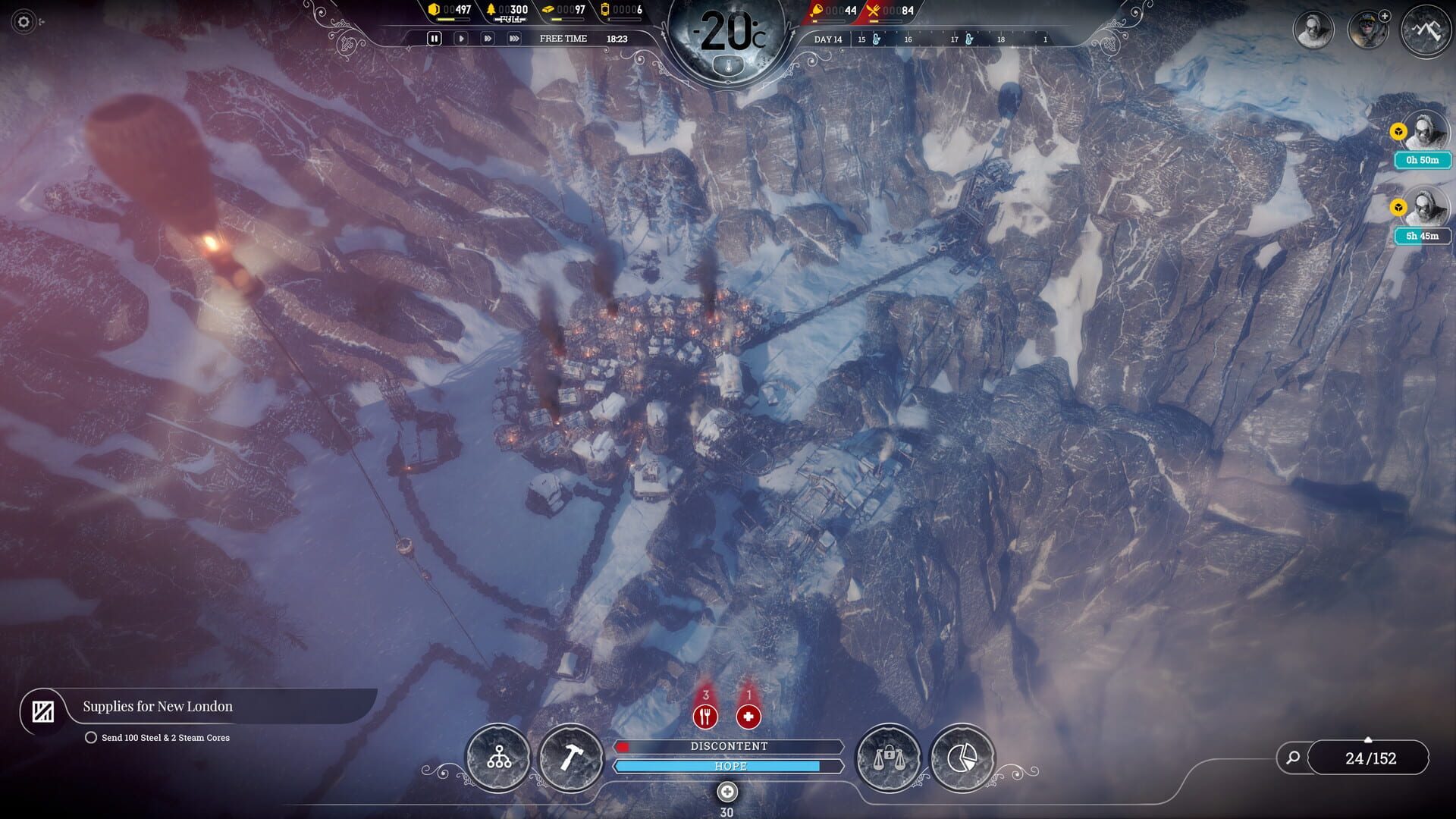Select the hammer build menu icon
1456x819 pixels.
pos(574,758)
